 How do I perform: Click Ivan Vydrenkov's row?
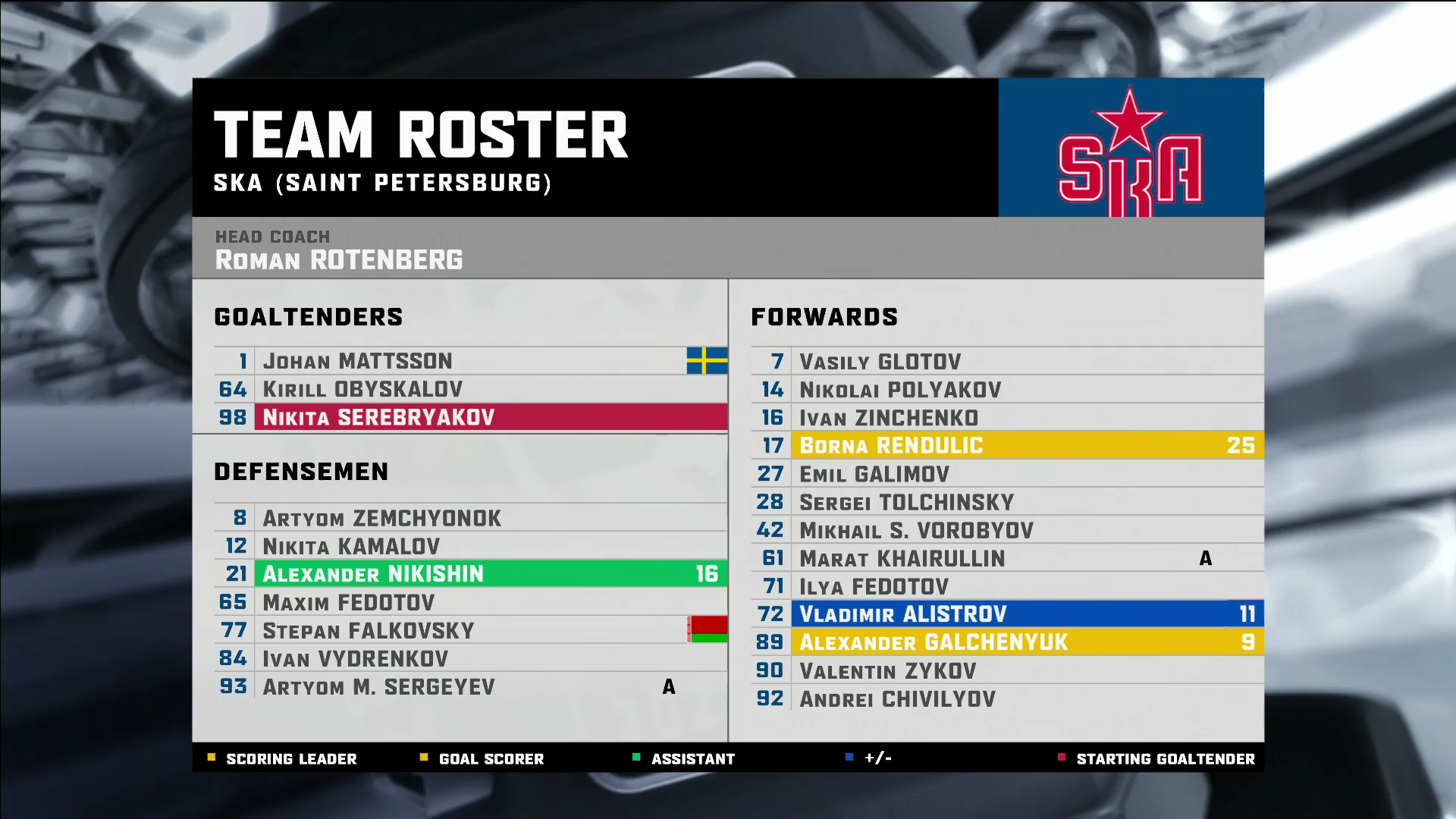[x=470, y=658]
